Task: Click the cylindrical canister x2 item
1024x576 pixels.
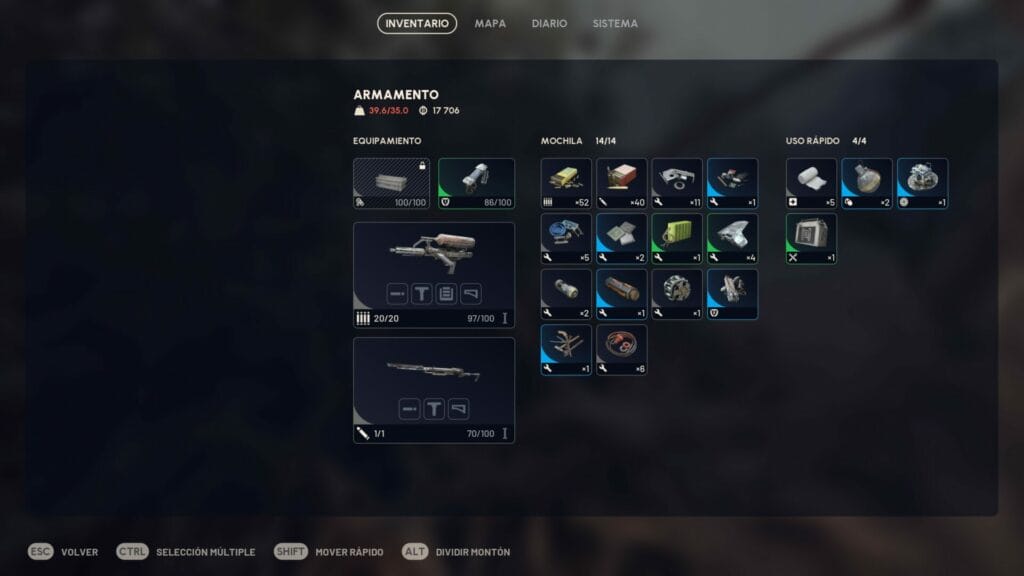Action: 566,294
